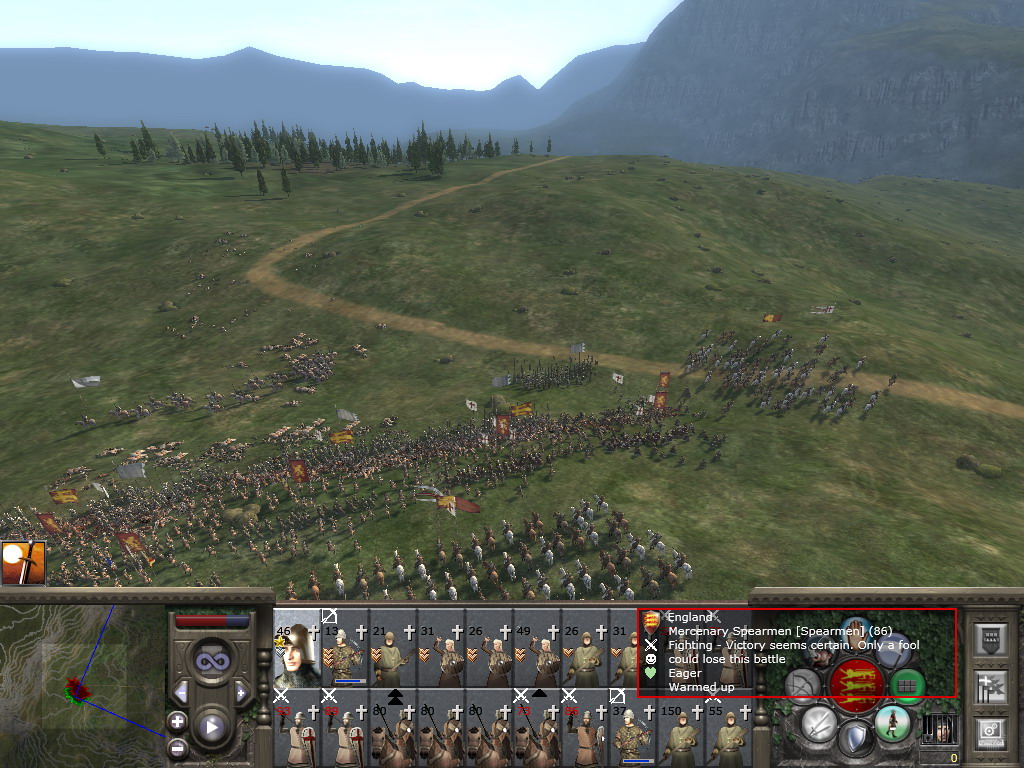This screenshot has width=1024, height=768.
Task: Activate the crossed swords melee button
Action: click(819, 723)
